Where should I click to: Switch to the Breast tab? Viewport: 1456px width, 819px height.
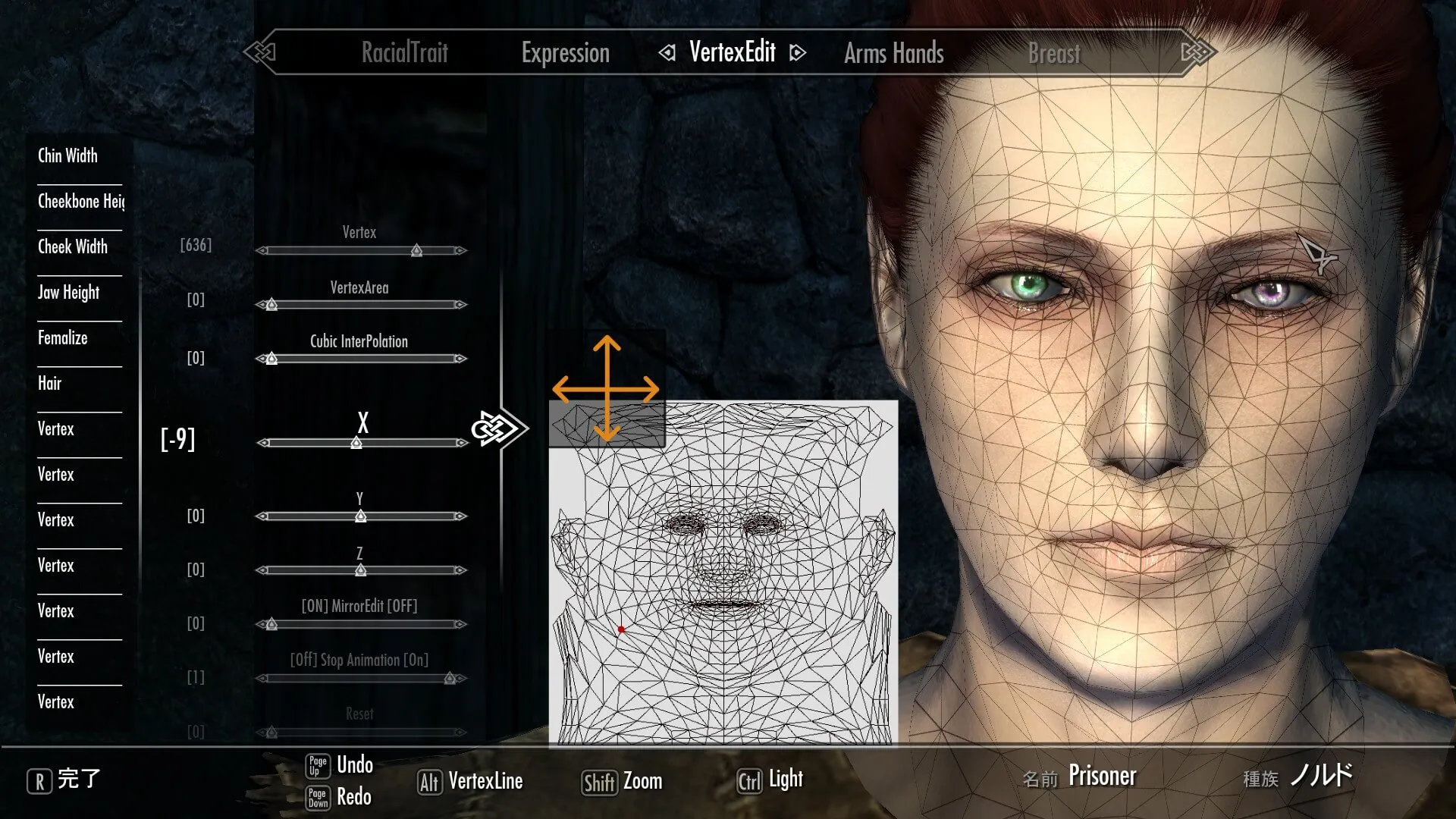1053,53
